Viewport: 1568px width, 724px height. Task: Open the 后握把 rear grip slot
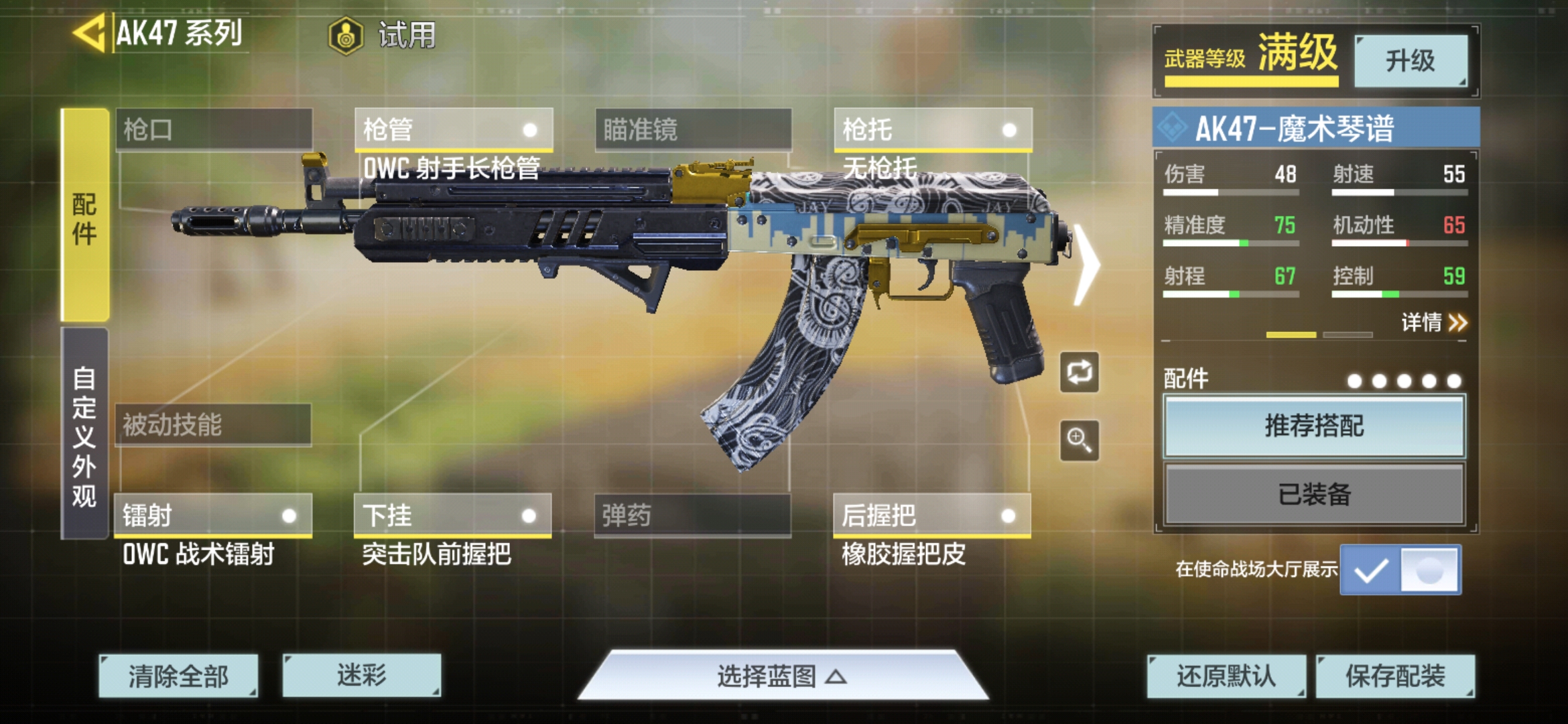(931, 515)
